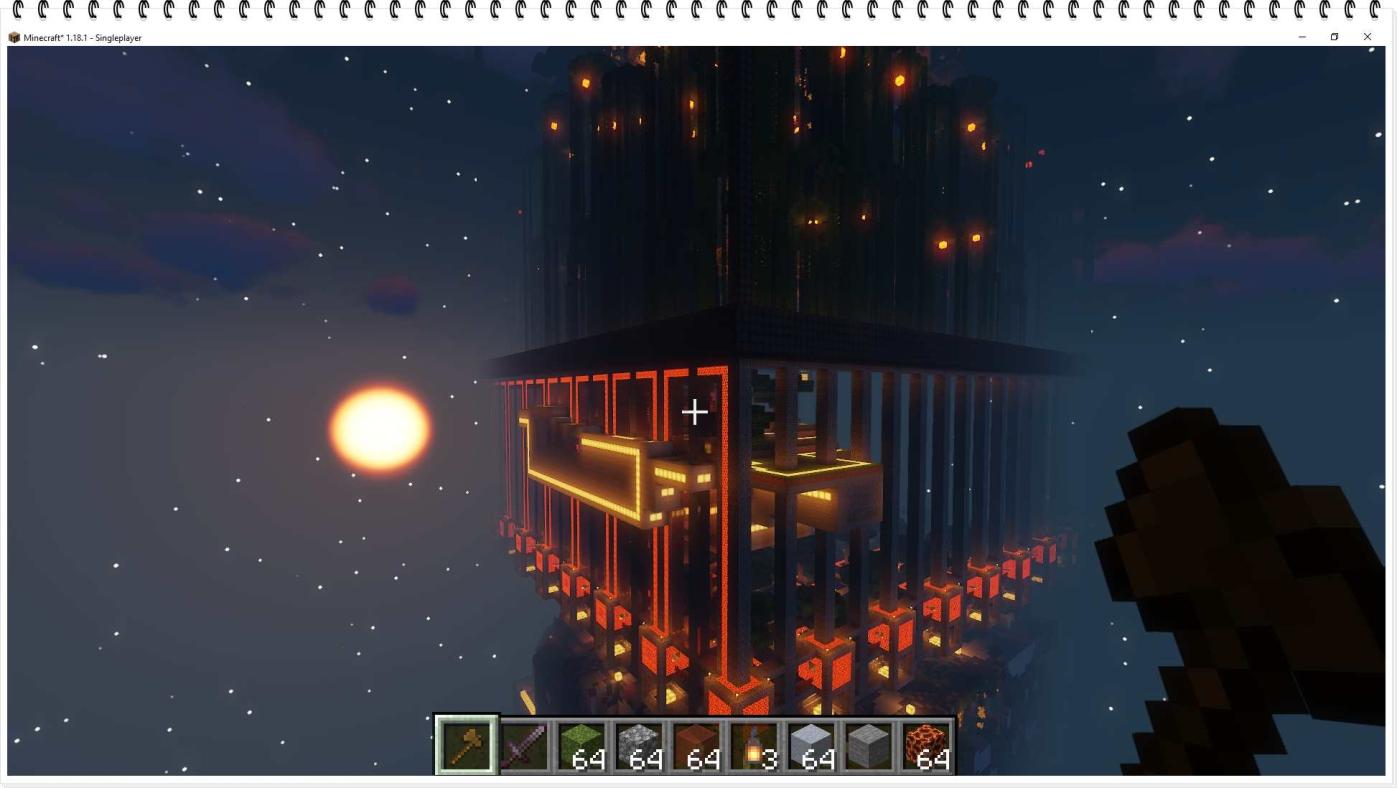Screen dimensions: 1397x788
Task: Minimize the Minecraft window
Action: (x=1302, y=37)
